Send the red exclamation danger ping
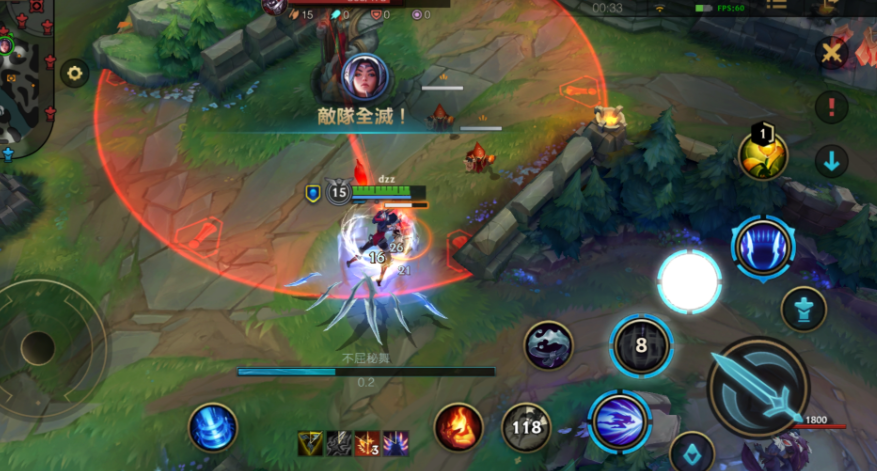The width and height of the screenshot is (877, 471). tap(831, 106)
